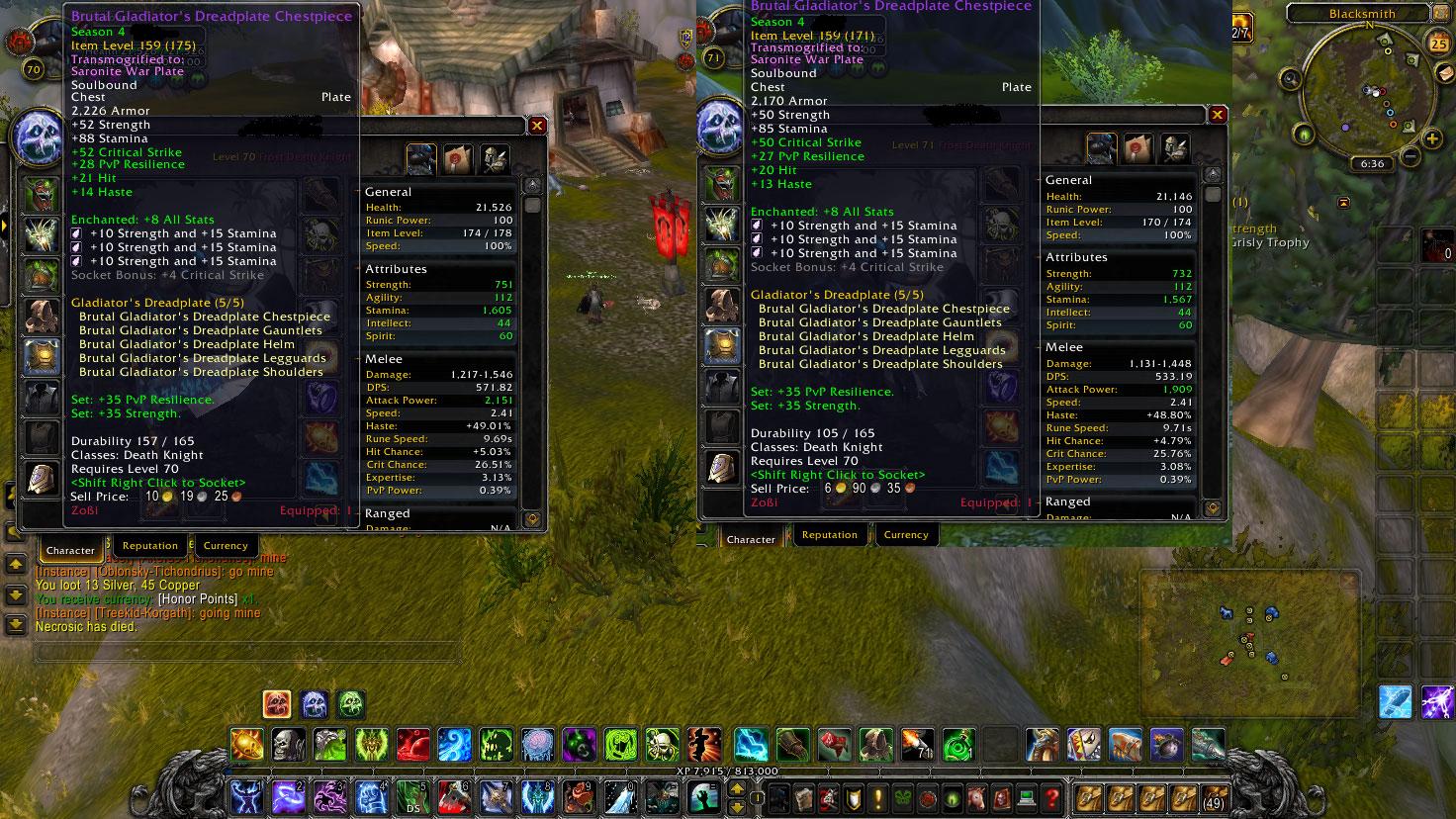This screenshot has height=819, width=1456.
Task: Open the backpack showing 49 free slots
Action: pyautogui.click(x=1215, y=797)
